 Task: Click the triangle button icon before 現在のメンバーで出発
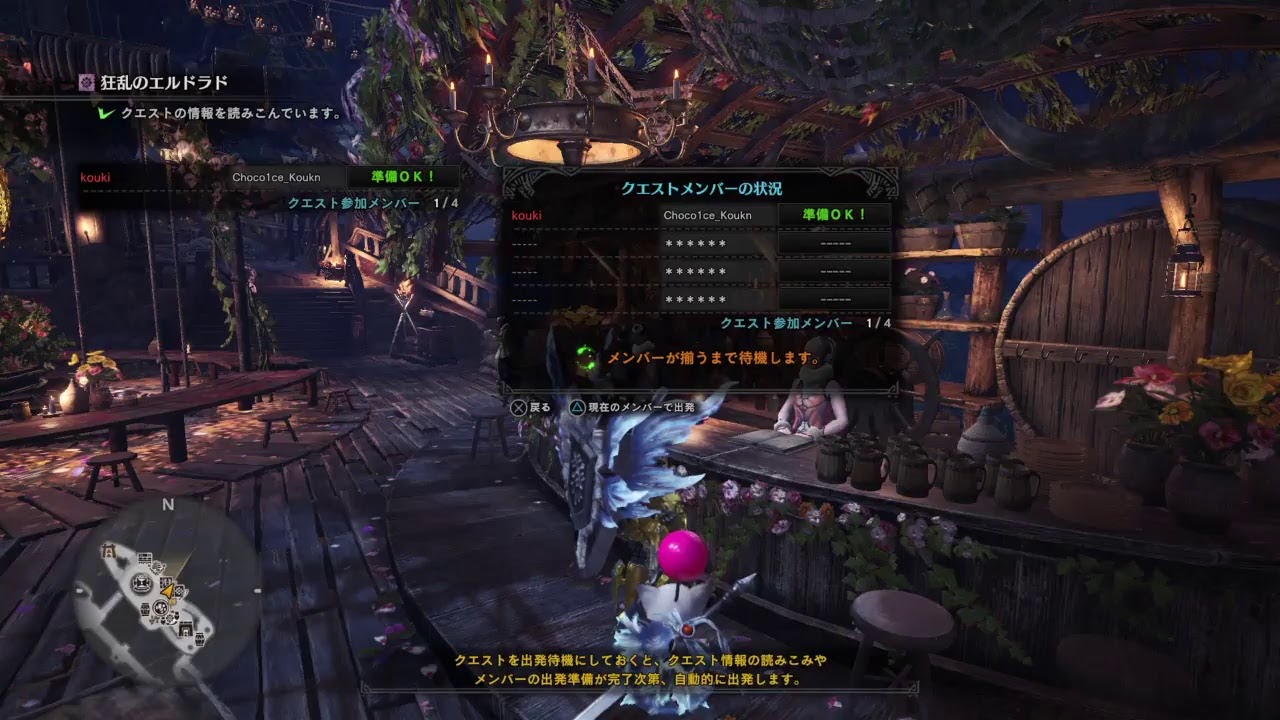[x=578, y=406]
